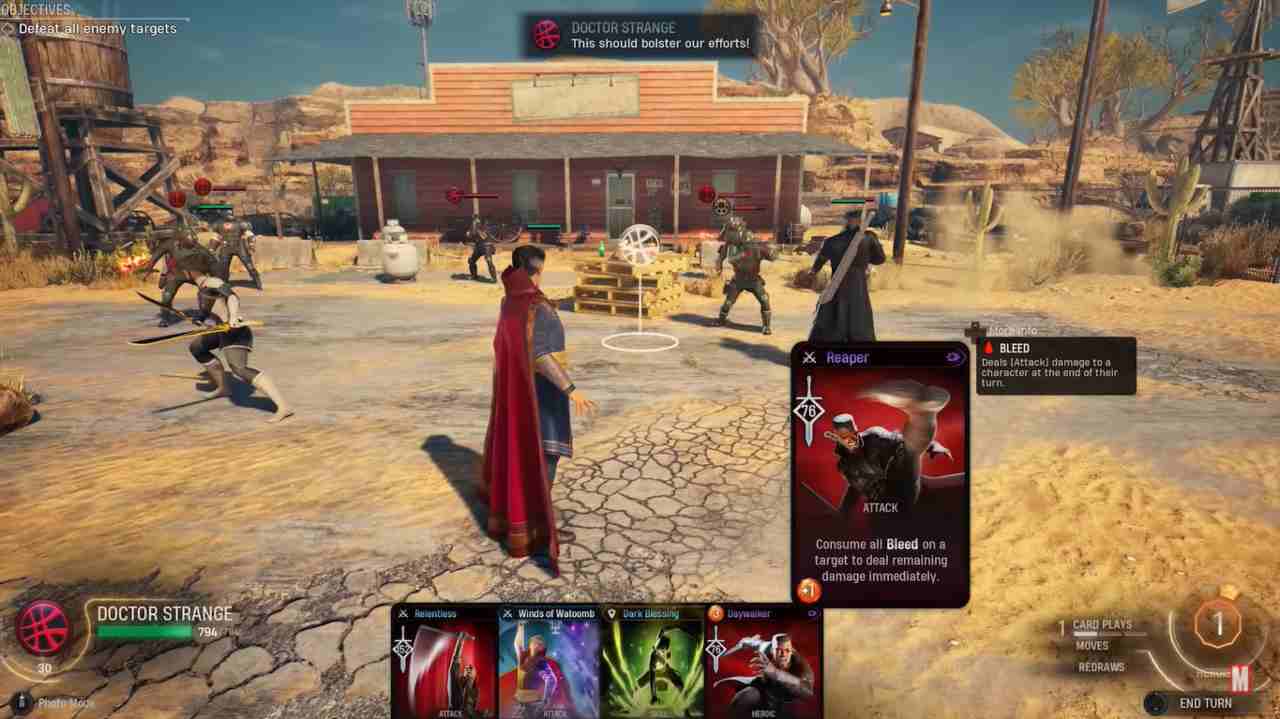This screenshot has height=719, width=1280.
Task: Select the Relentless attack card
Action: pos(444,664)
